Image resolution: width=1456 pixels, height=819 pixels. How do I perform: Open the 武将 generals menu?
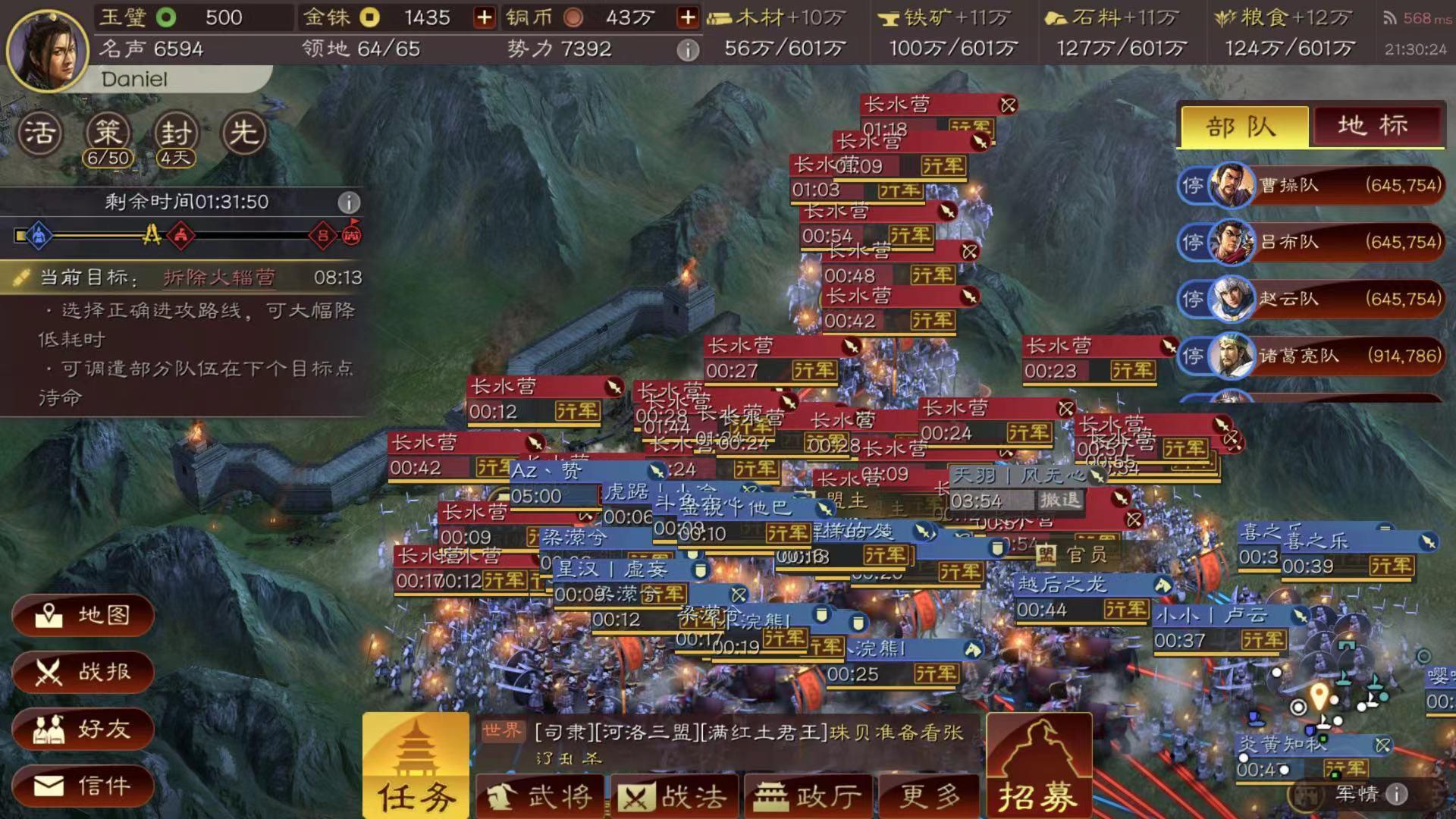coord(540,796)
